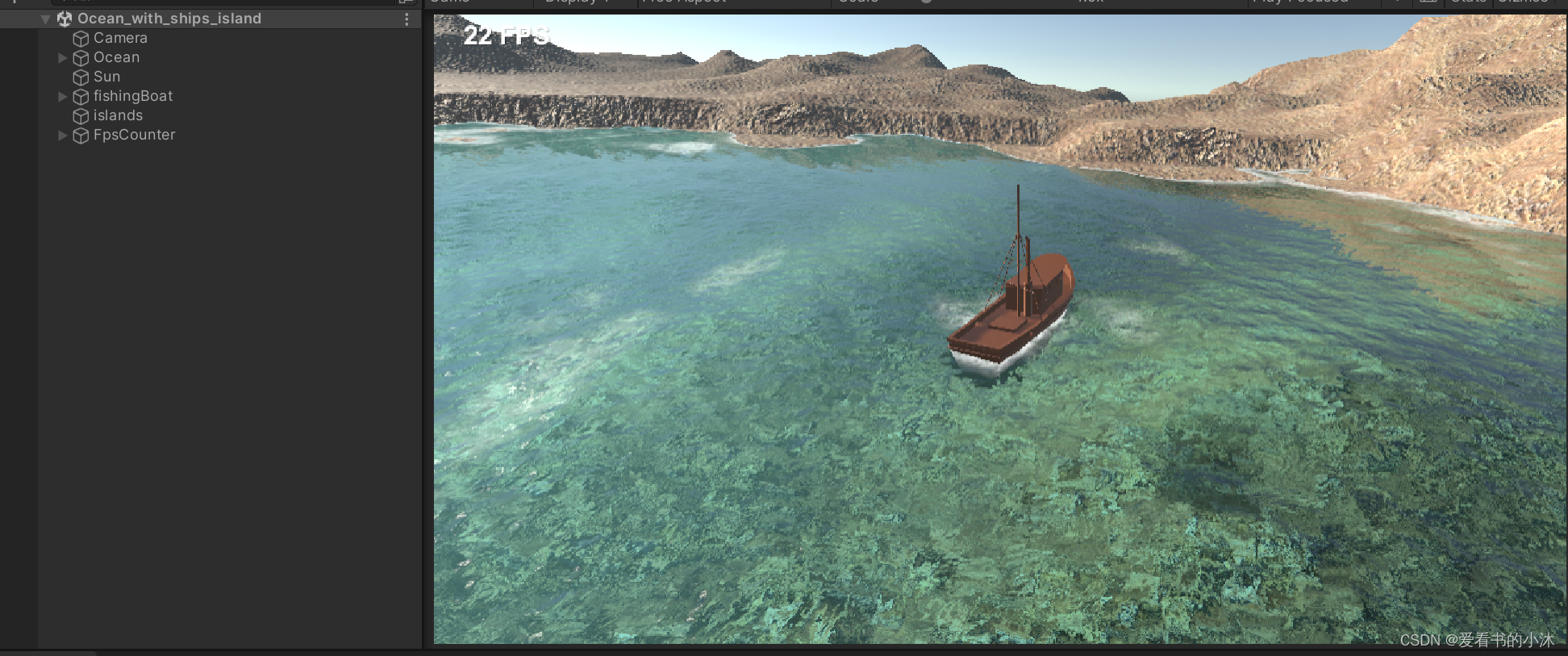
Task: Click the FpsCounter GameObject icon
Action: [81, 135]
